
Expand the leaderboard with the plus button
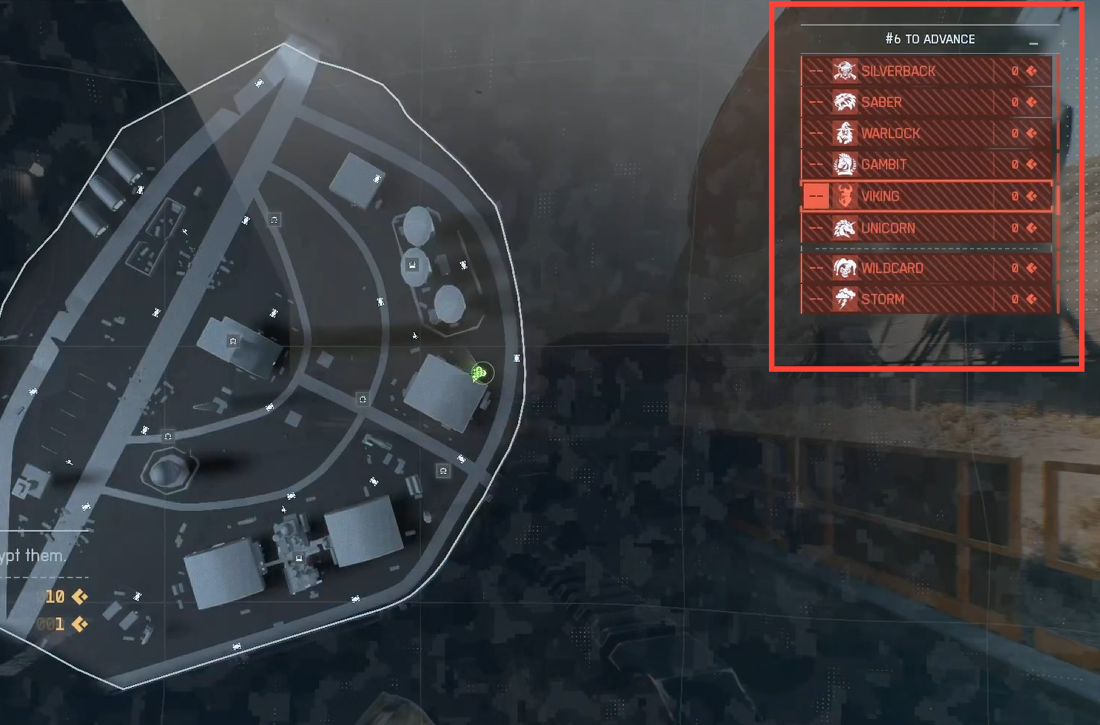[1063, 44]
